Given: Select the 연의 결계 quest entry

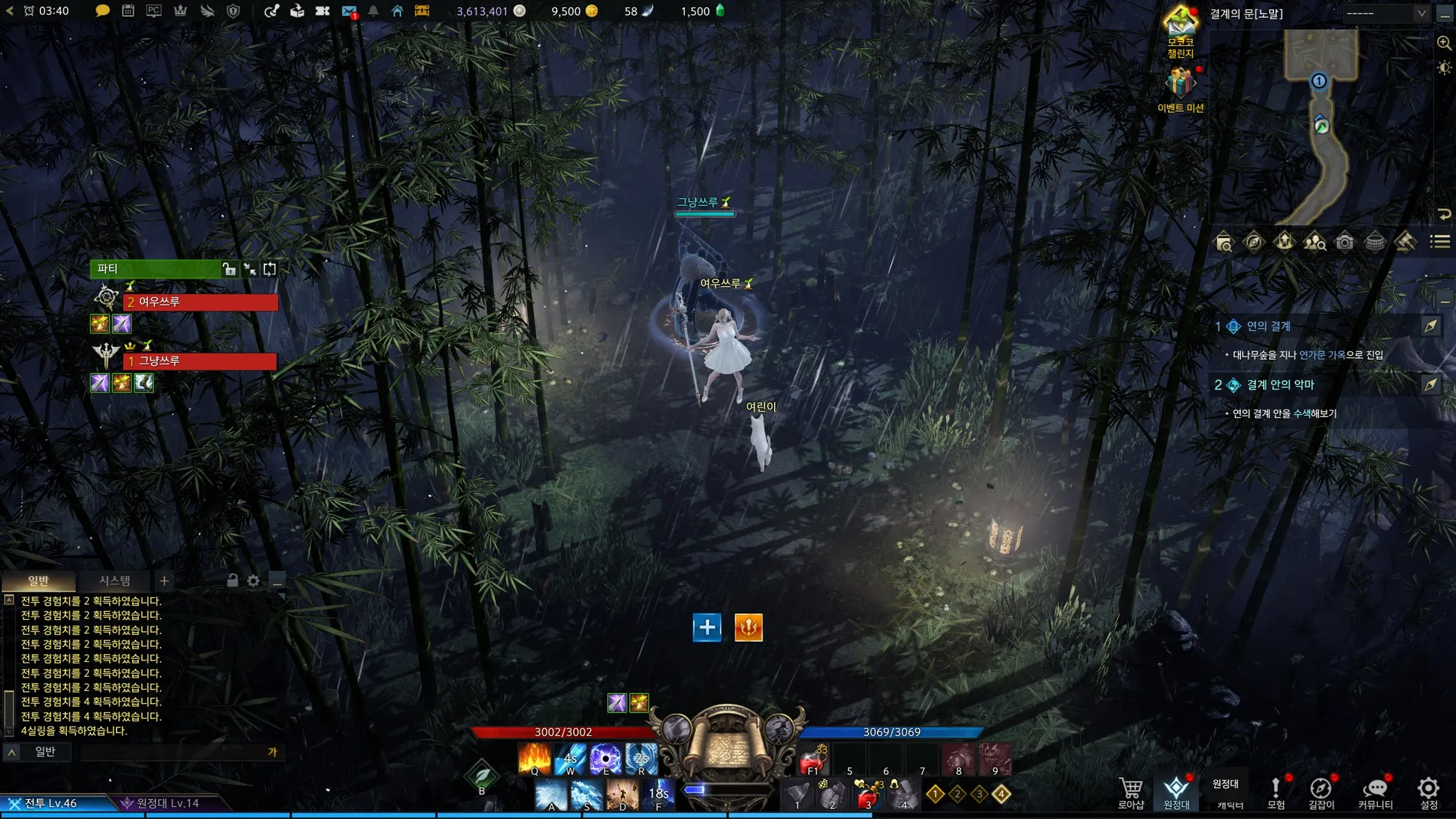Looking at the screenshot, I should pyautogui.click(x=1268, y=326).
